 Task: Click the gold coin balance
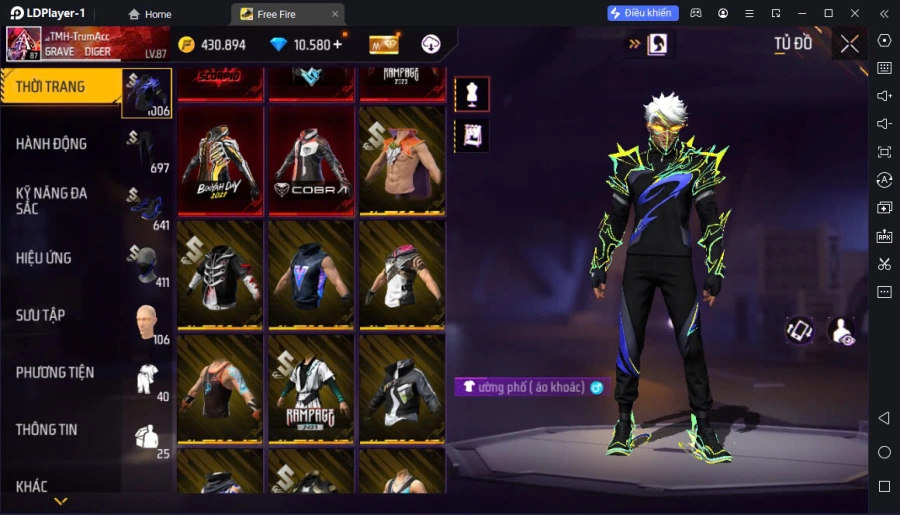click(x=211, y=45)
